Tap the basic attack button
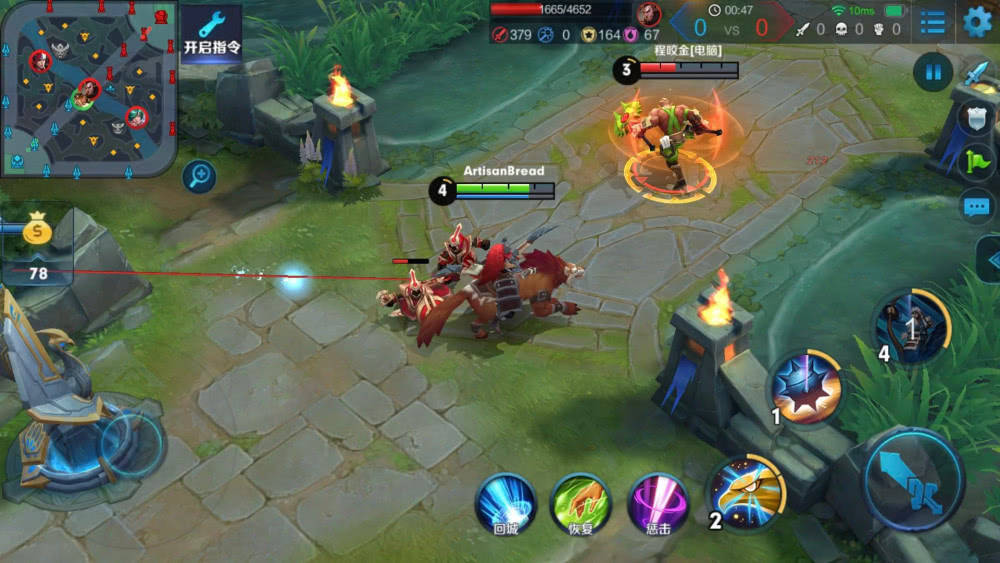 [x=913, y=477]
